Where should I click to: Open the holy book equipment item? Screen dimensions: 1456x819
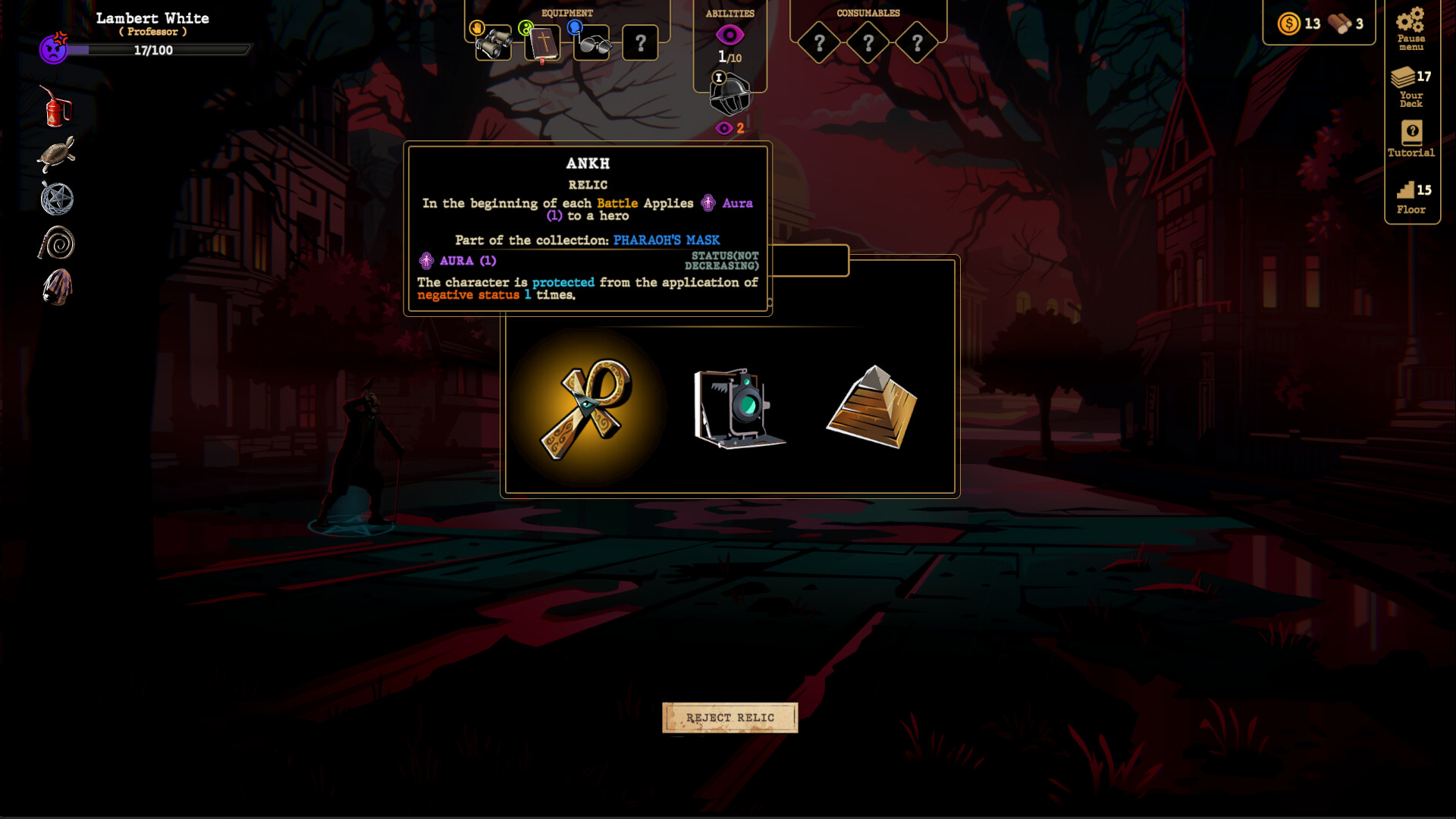[x=543, y=43]
